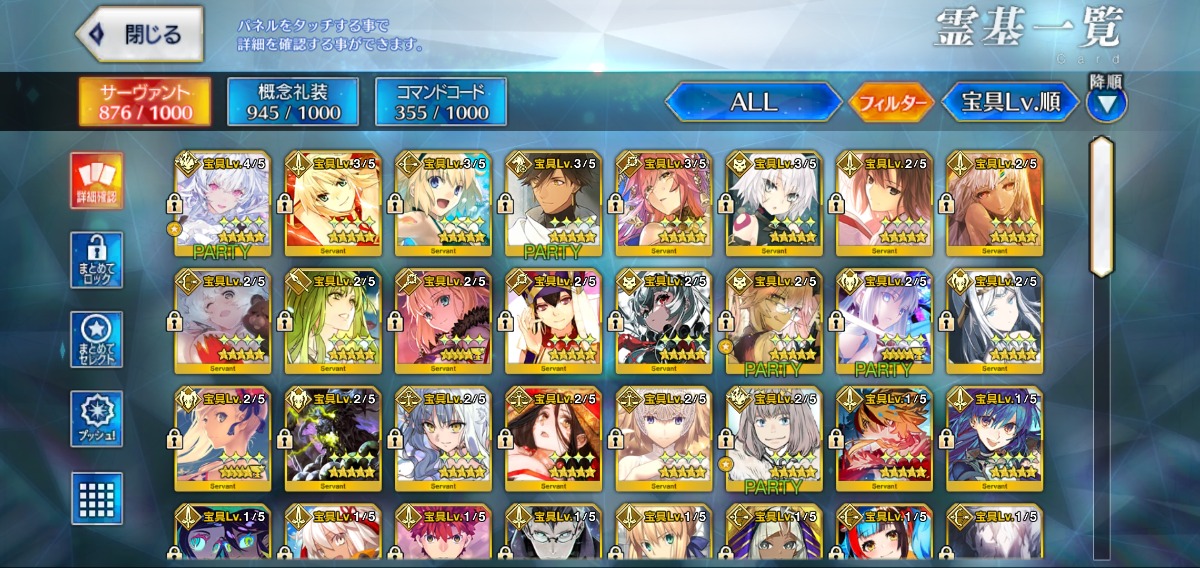Open the フィルター filter options
Screen dimensions: 1200x568
pyautogui.click(x=892, y=101)
